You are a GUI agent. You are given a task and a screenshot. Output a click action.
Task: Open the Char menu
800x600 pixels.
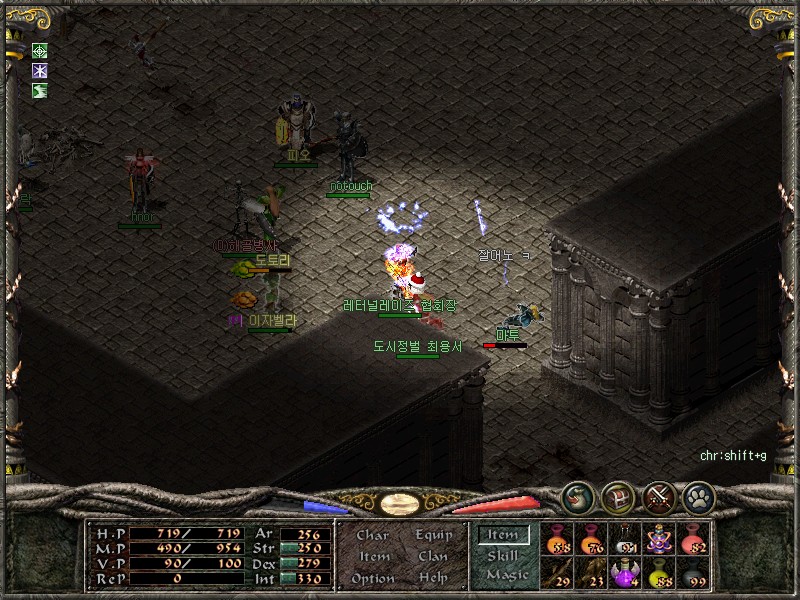372,535
